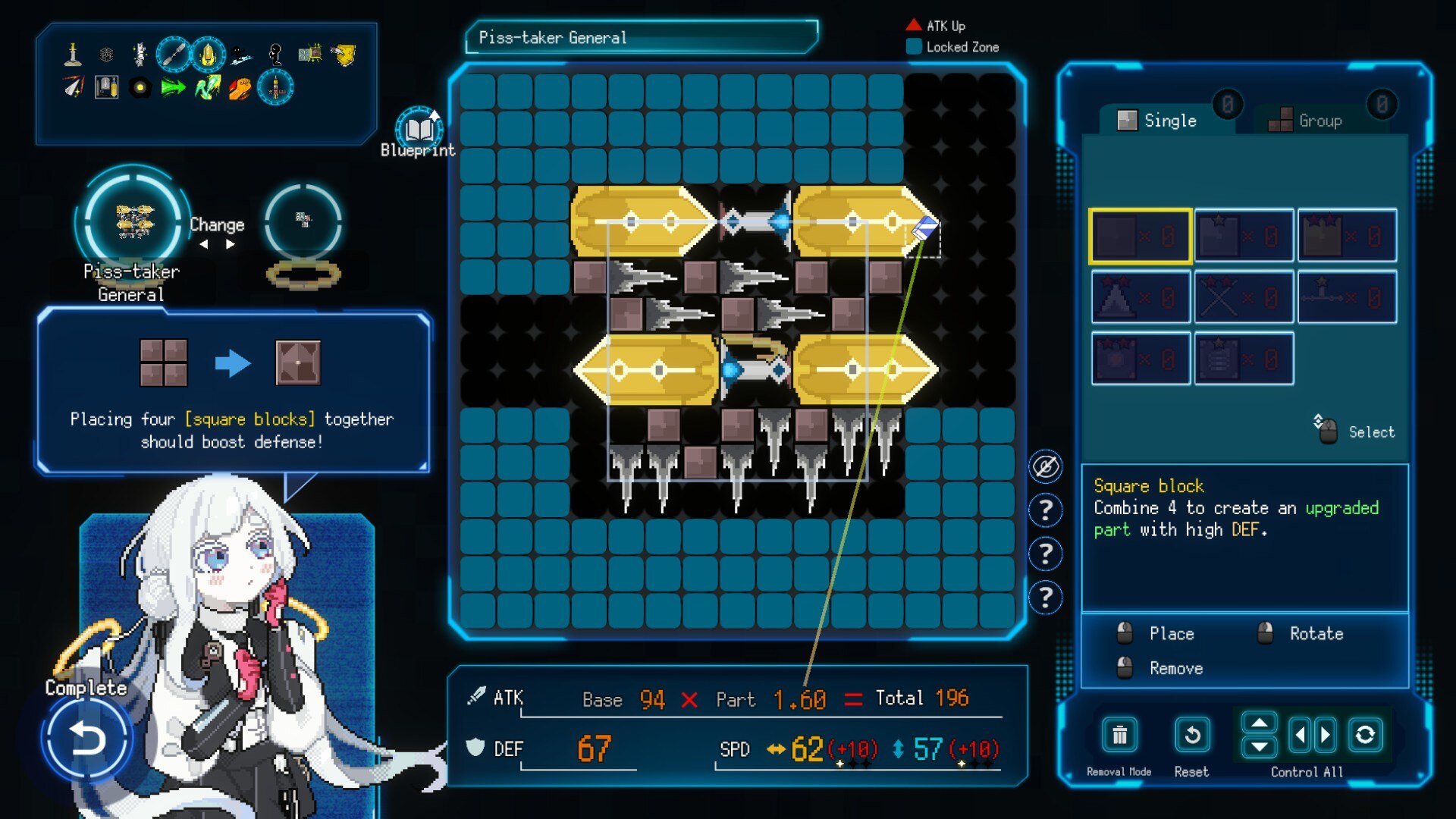
Task: Click the Complete back-arrow button
Action: 86,738
